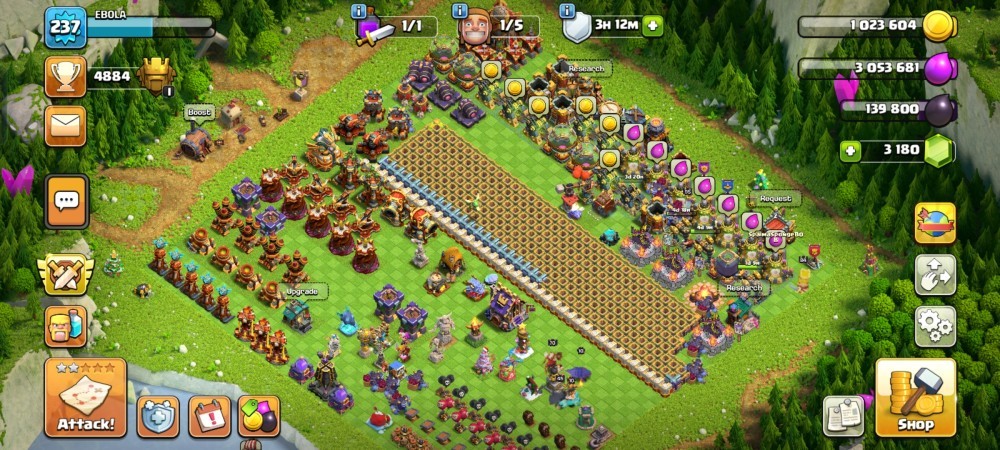The image size is (1000, 450).
Task: Open the barbarian and potion icon
Action: pyautogui.click(x=65, y=326)
